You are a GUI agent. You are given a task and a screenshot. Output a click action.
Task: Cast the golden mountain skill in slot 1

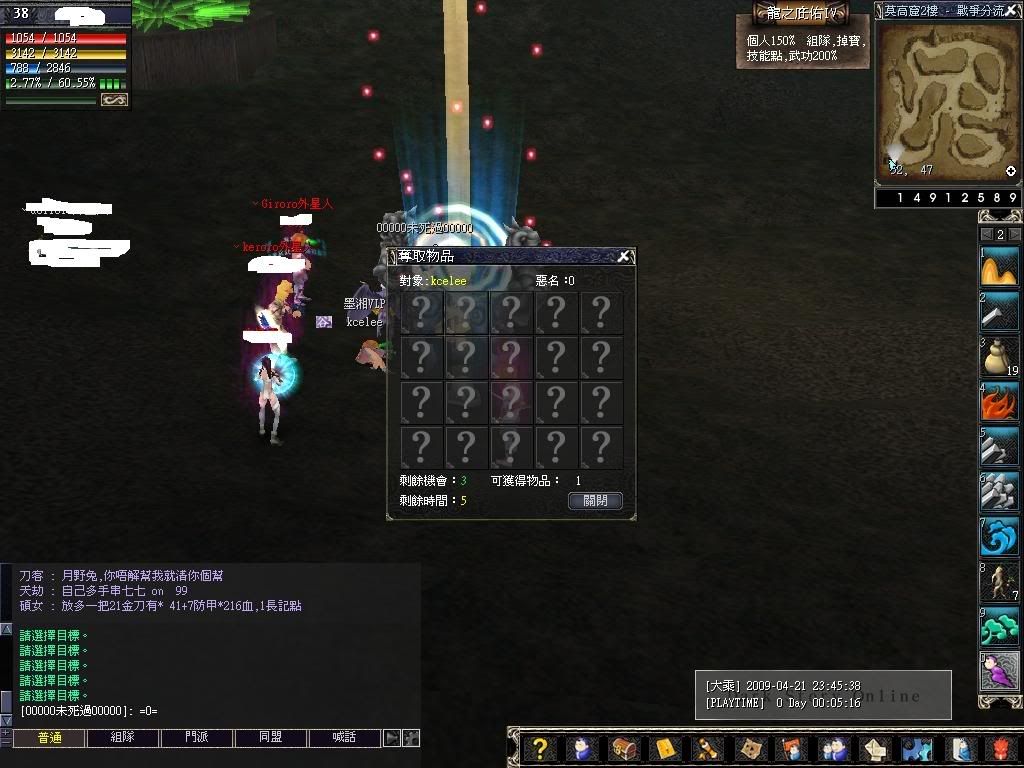999,267
